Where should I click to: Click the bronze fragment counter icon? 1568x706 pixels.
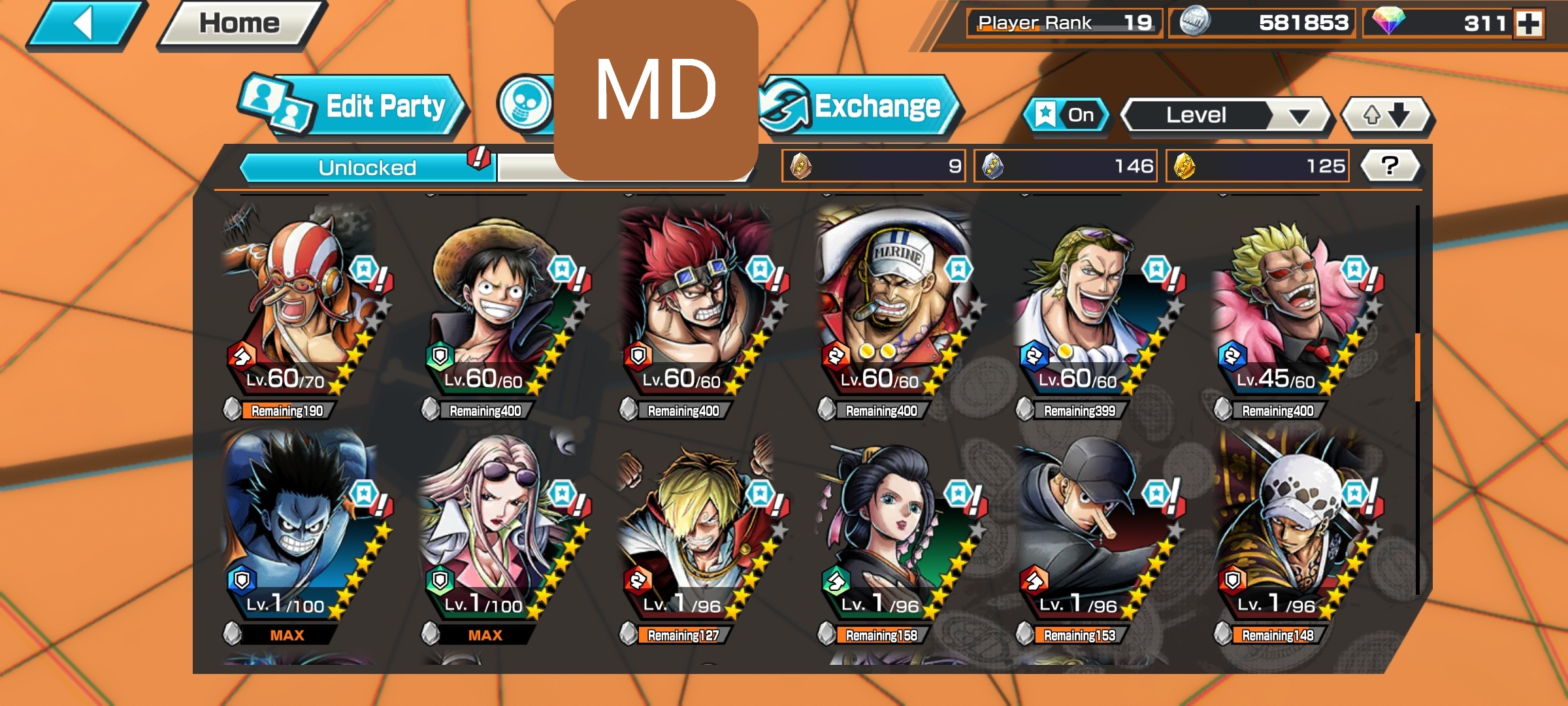tap(800, 165)
